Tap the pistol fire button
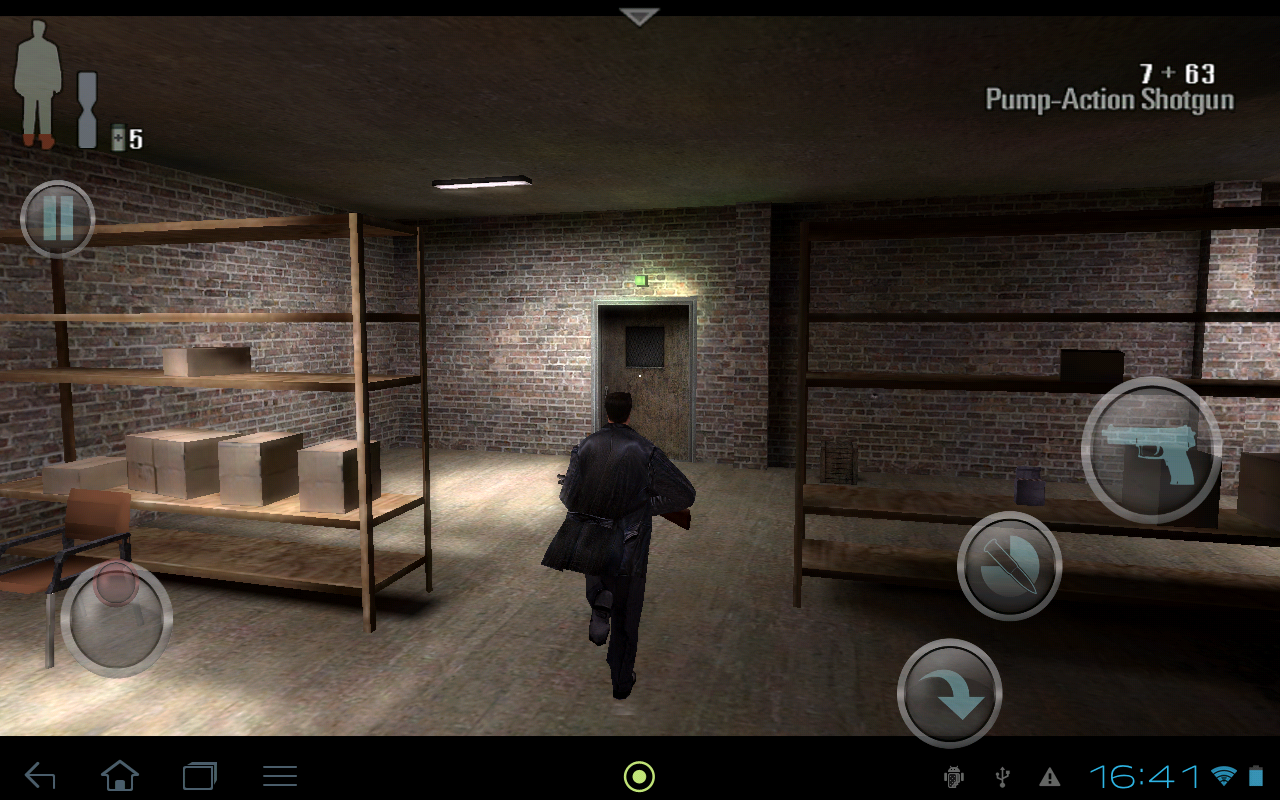Screen dimensions: 1280x800 [1150, 450]
